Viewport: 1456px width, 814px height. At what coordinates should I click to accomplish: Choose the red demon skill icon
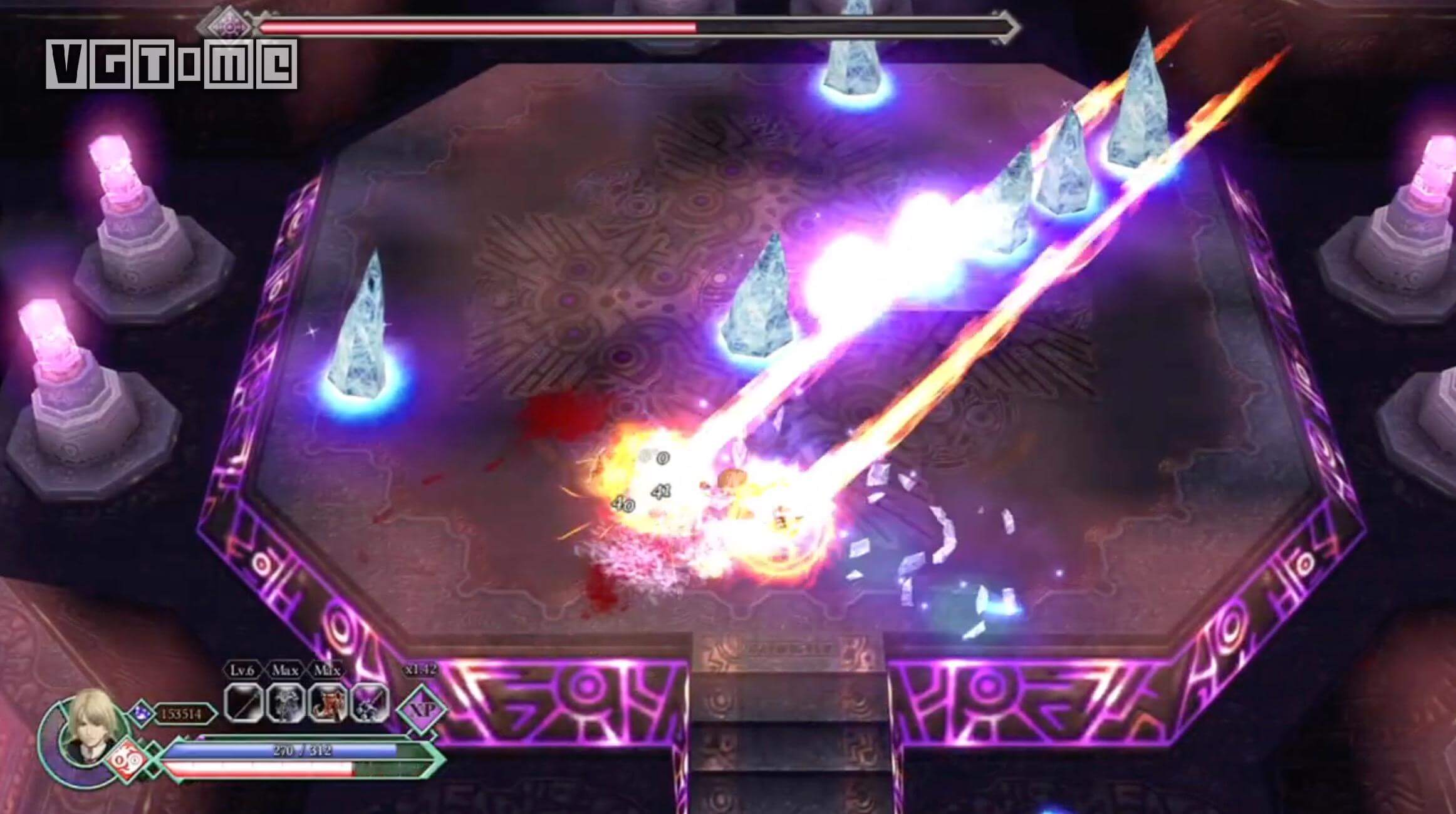pyautogui.click(x=327, y=703)
